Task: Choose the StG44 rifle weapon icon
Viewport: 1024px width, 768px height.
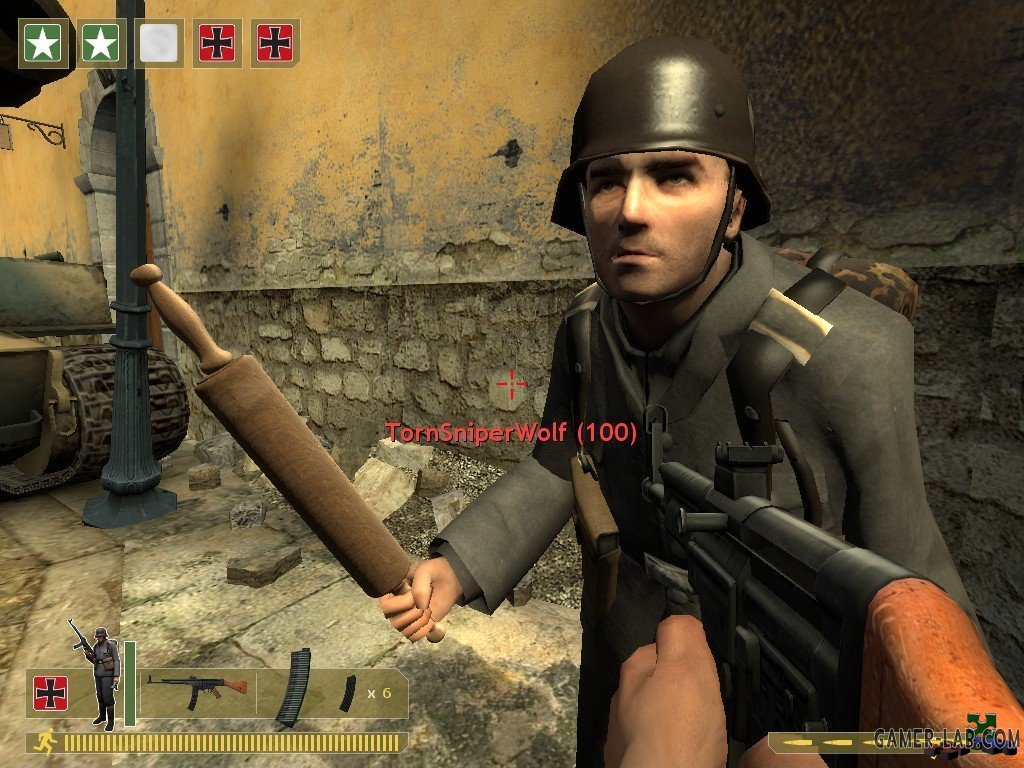Action: click(197, 687)
